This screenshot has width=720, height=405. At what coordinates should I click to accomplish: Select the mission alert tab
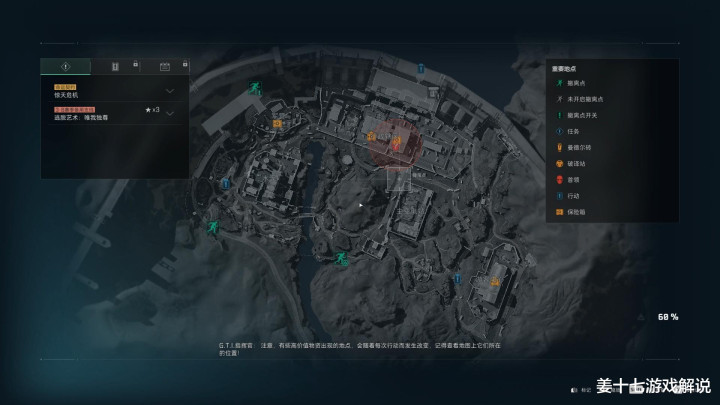pyautogui.click(x=65, y=66)
